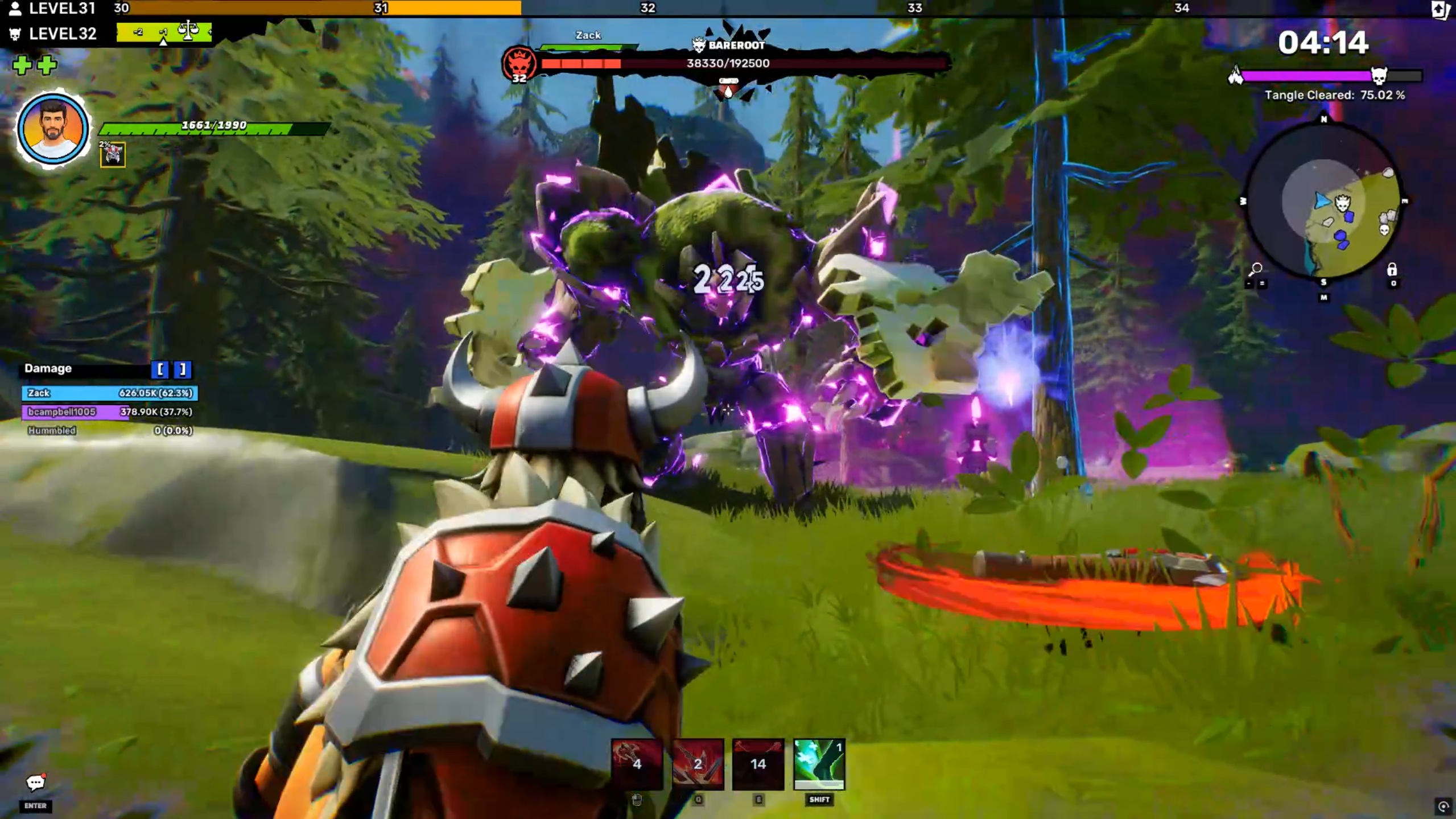Viewport: 1456px width, 819px height.
Task: Select Zack's row in the damage meter
Action: (110, 393)
